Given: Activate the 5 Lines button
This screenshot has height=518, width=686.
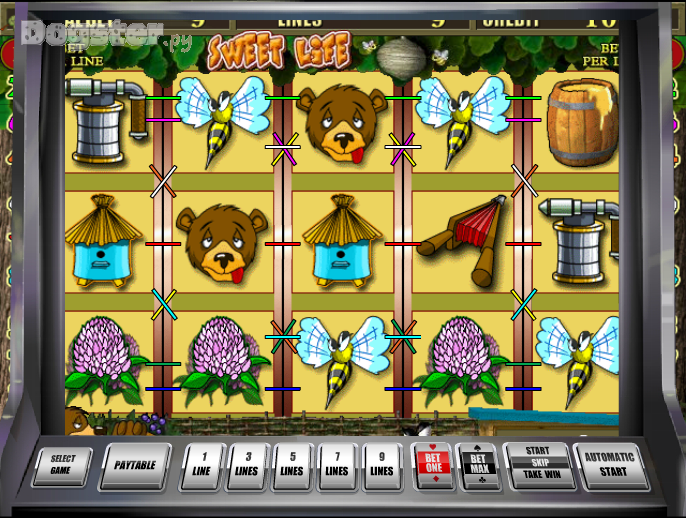Looking at the screenshot, I should pos(292,465).
